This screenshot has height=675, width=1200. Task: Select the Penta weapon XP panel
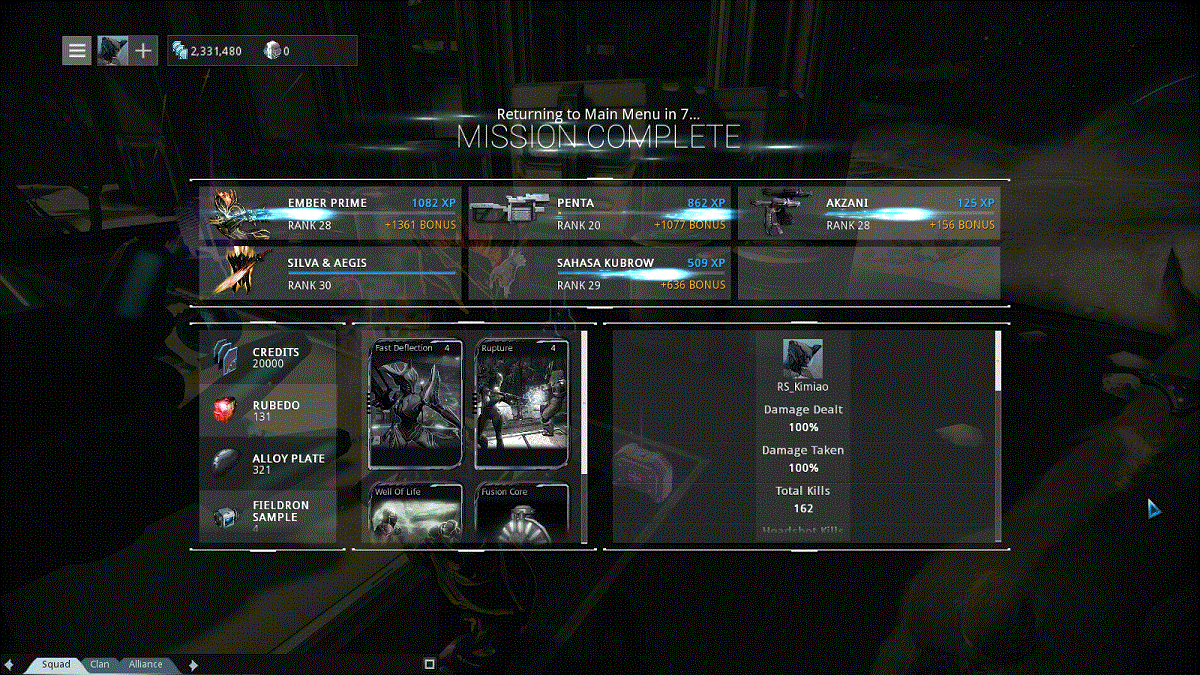(600, 213)
